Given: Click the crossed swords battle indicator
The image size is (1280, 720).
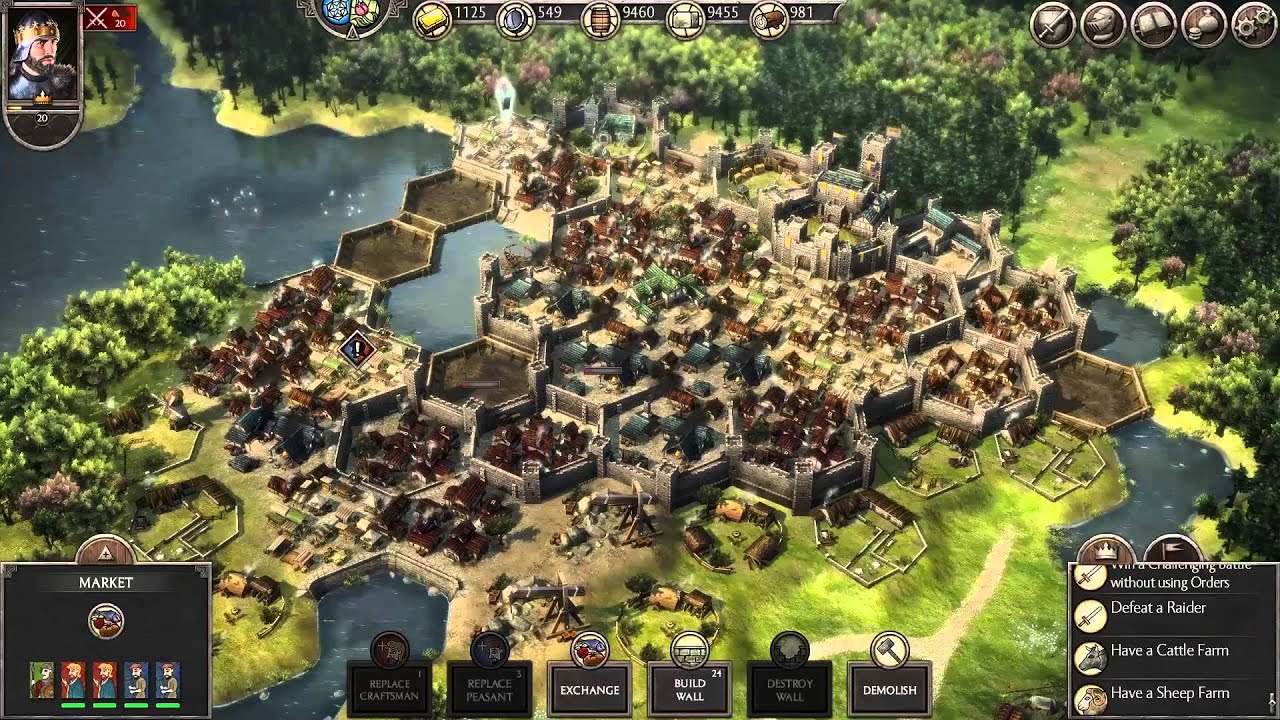Looking at the screenshot, I should 109,17.
